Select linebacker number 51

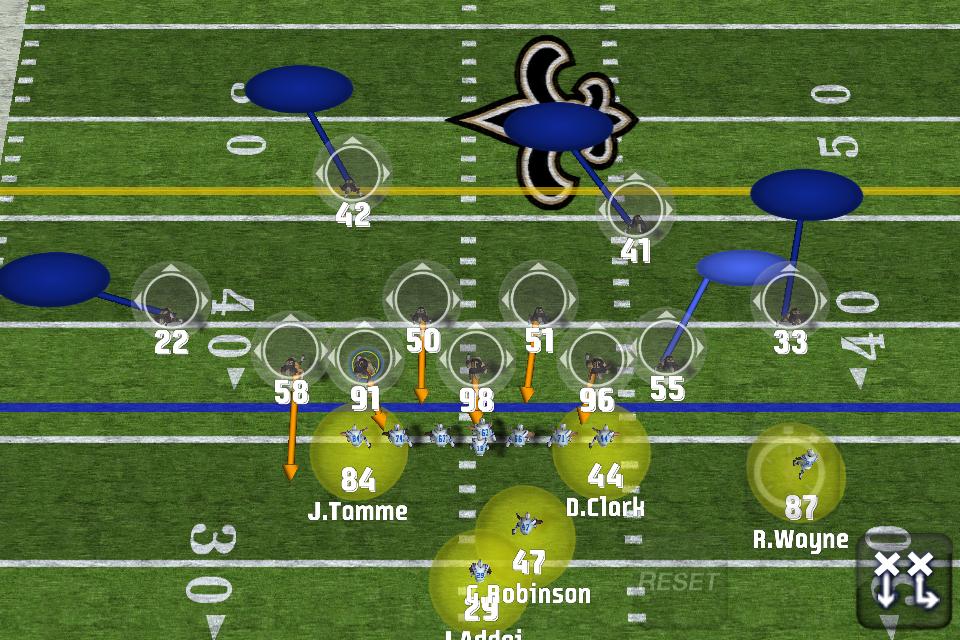point(538,299)
